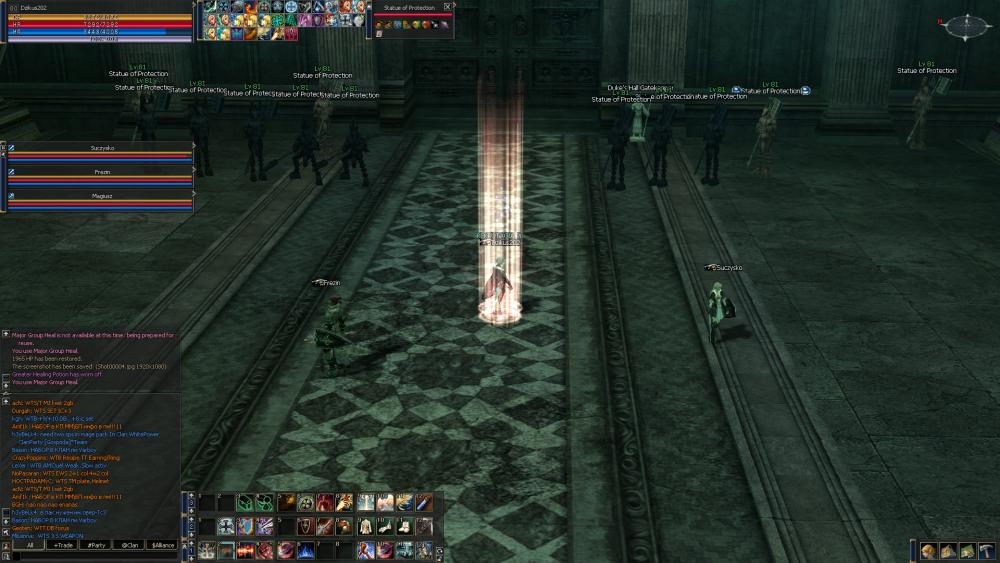Viewport: 1000px width, 563px height.
Task: Click the compass in the top-right corner
Action: [x=964, y=27]
